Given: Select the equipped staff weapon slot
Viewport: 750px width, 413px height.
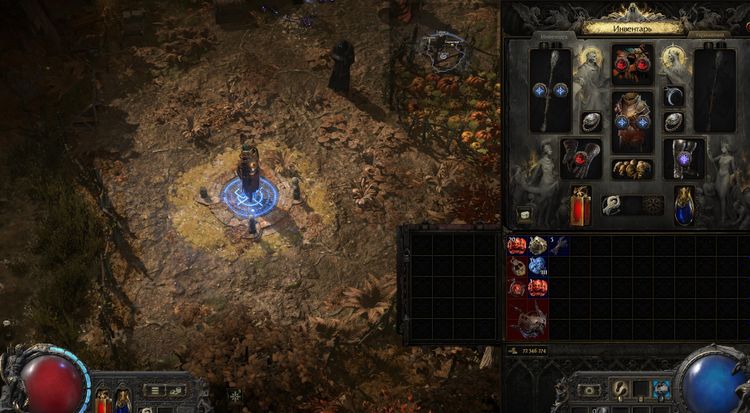Looking at the screenshot, I should [x=550, y=91].
